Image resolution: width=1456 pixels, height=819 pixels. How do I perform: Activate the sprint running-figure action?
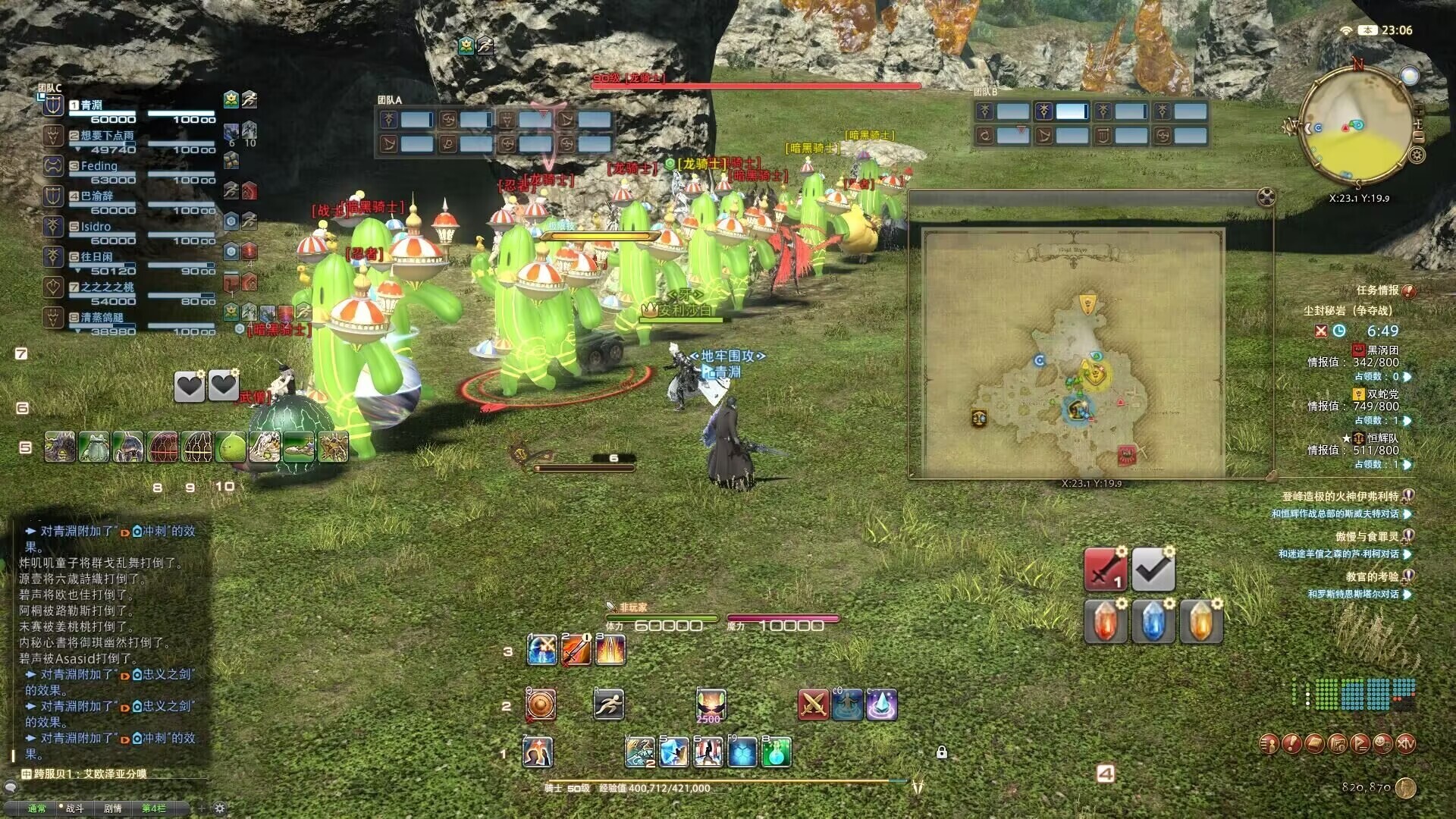coord(608,704)
